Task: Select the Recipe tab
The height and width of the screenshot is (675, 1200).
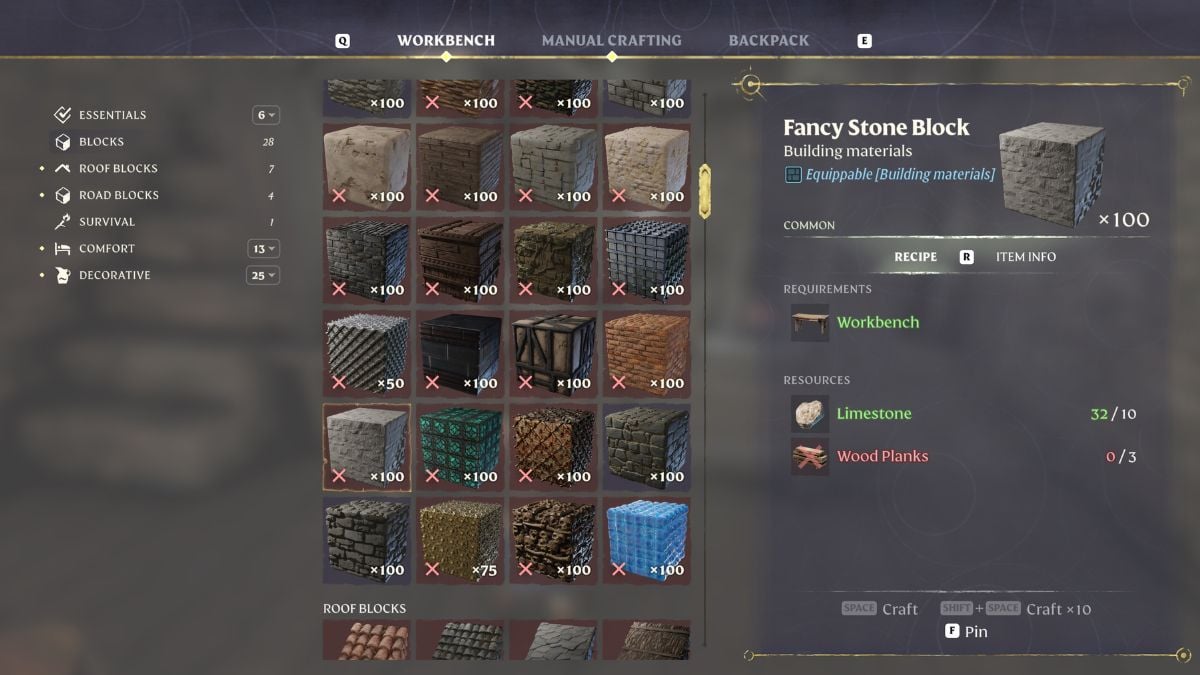Action: tap(915, 257)
